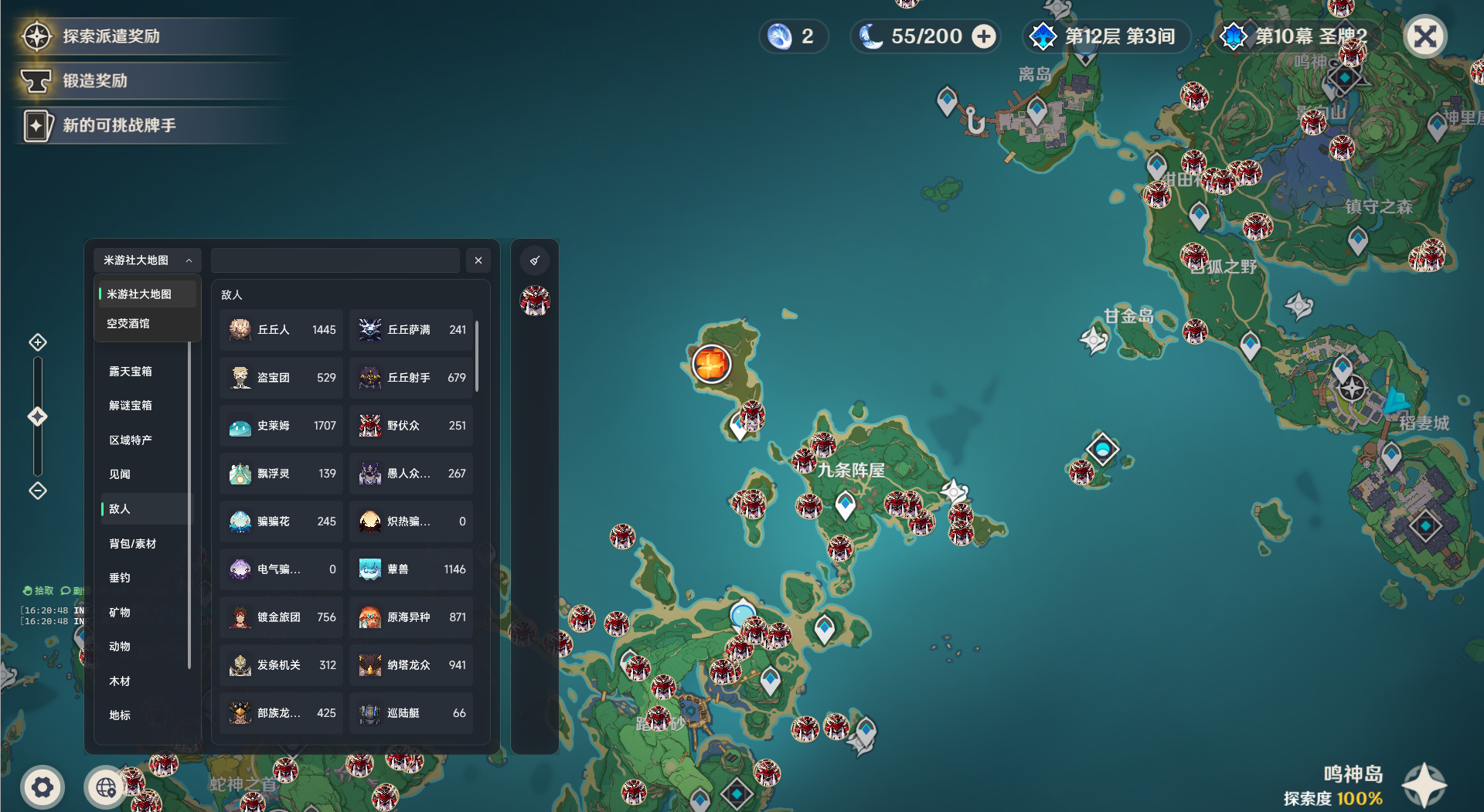Select the 丘丘人 enemy filter
Image resolution: width=1484 pixels, height=812 pixels.
[x=281, y=330]
